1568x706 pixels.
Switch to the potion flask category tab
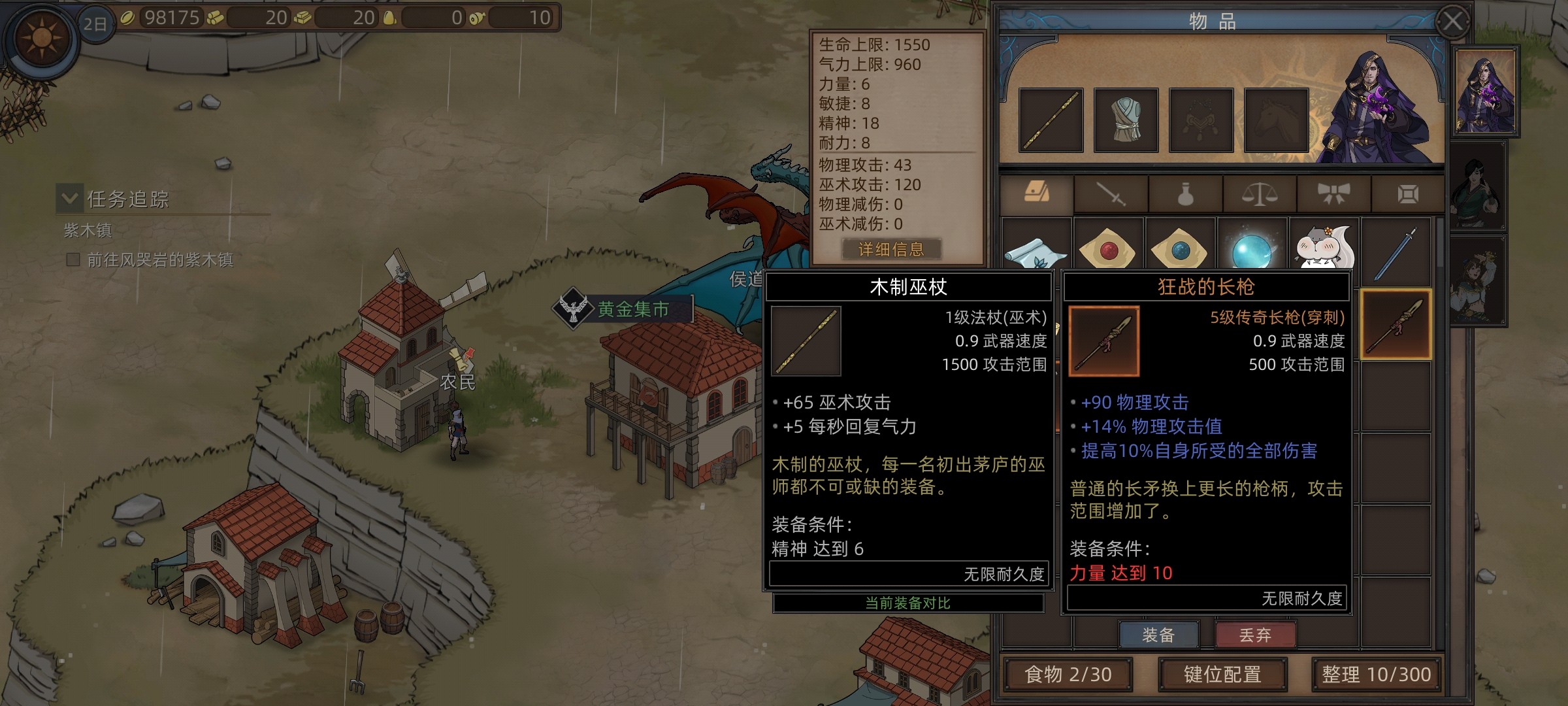coord(1185,194)
